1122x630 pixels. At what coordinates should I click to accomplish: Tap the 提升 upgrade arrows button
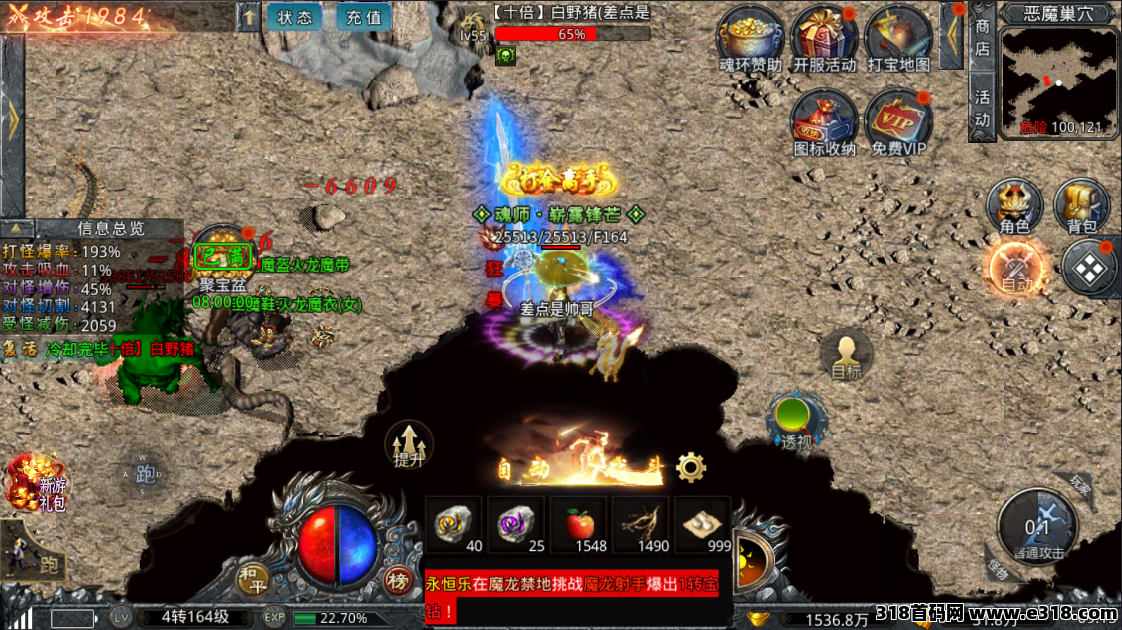(409, 445)
